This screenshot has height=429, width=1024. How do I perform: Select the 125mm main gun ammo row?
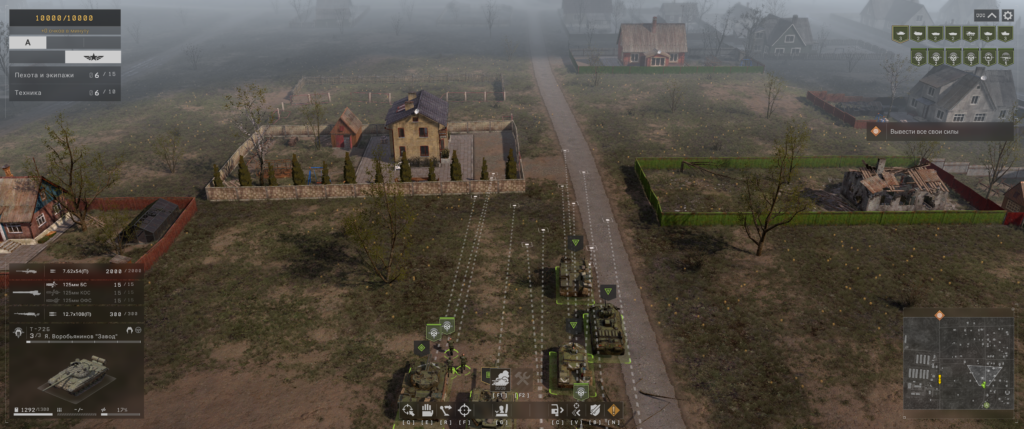(75, 285)
